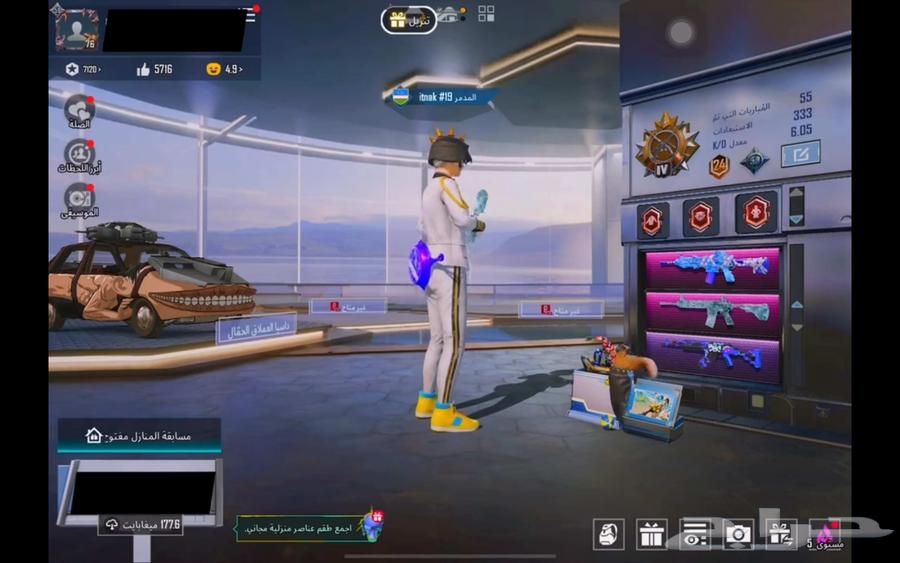Open the pink flame level icon

pyautogui.click(x=826, y=532)
